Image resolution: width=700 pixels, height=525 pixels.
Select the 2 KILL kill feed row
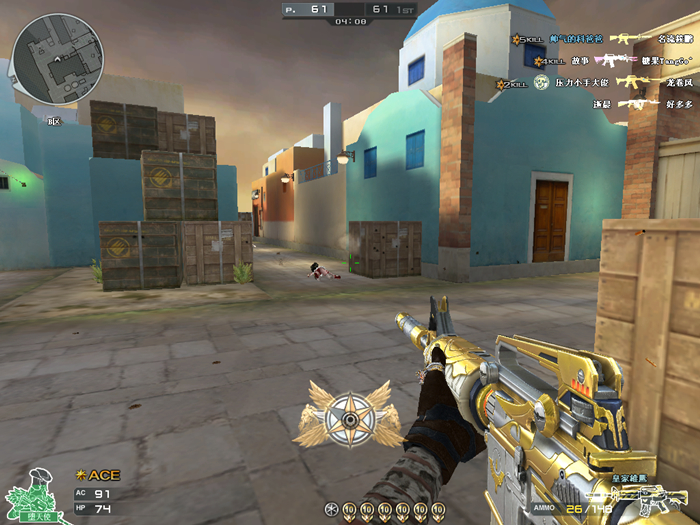coord(600,83)
